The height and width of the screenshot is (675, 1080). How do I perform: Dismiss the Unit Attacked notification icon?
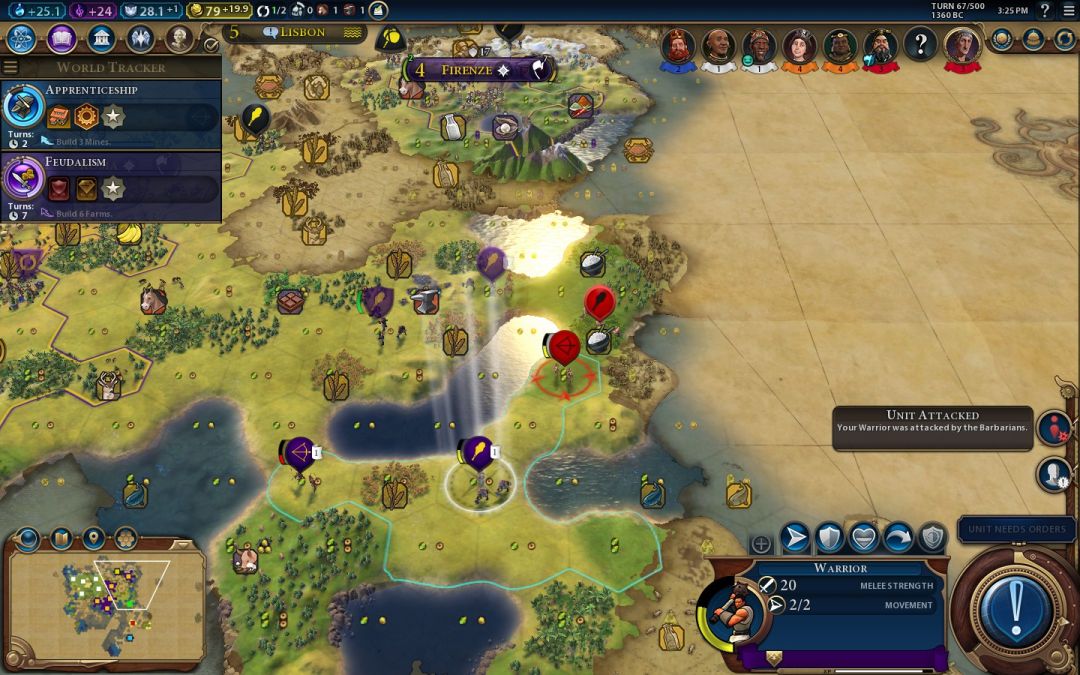(x=1054, y=428)
